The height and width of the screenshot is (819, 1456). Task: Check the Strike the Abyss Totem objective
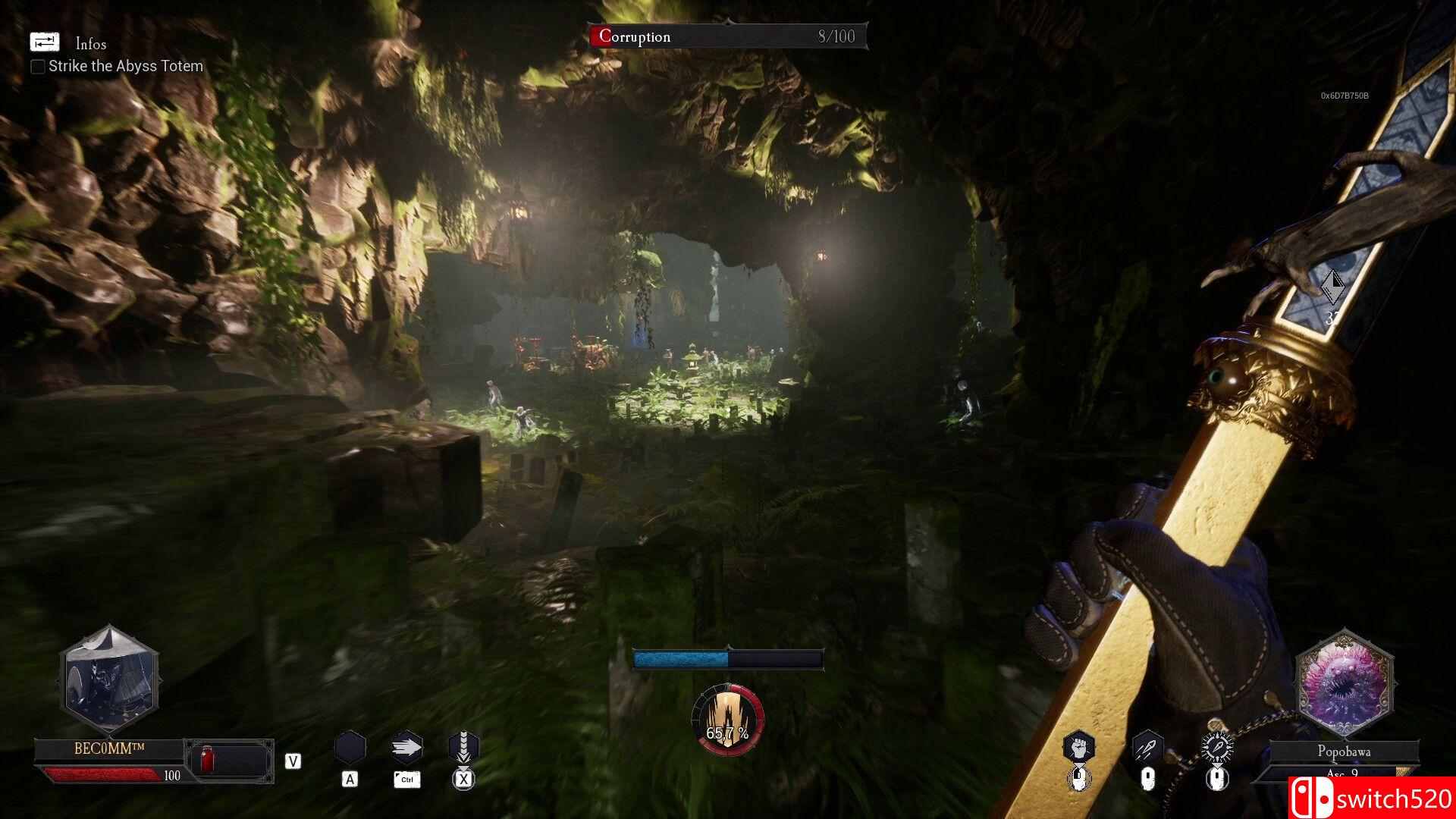point(37,67)
